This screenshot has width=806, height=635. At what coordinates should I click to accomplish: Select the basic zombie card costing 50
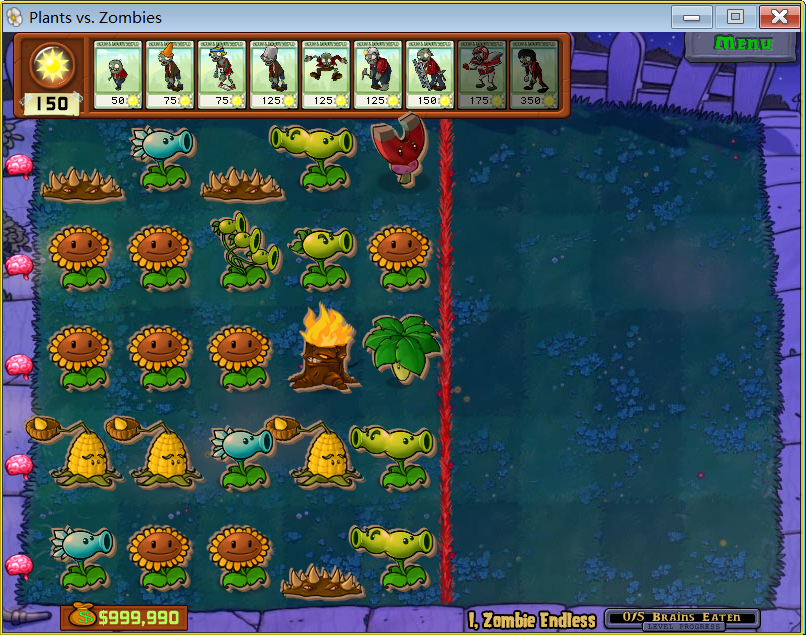coord(118,74)
